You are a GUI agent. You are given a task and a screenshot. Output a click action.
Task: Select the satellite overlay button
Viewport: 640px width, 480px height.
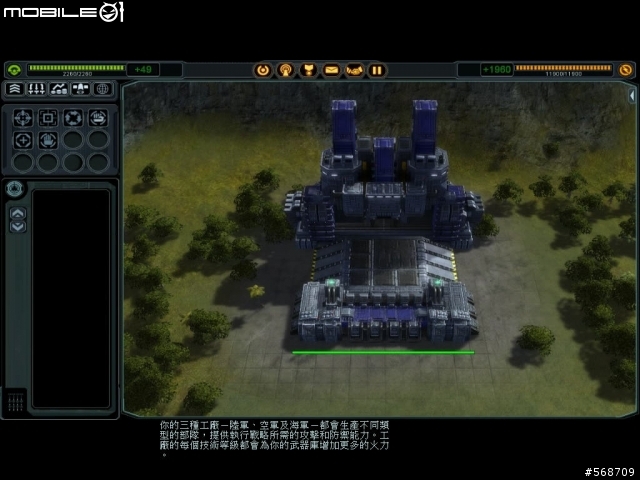(x=80, y=89)
